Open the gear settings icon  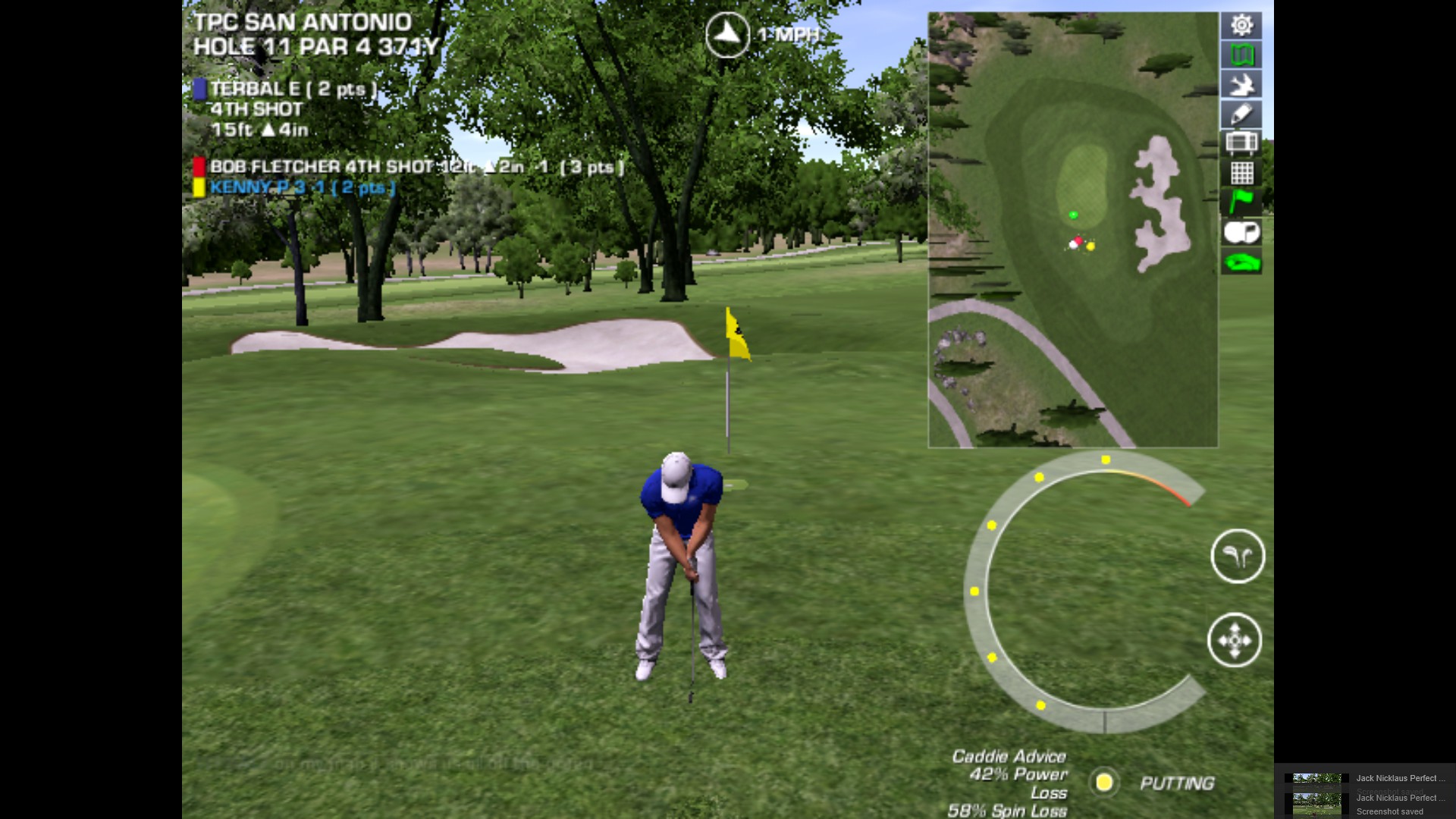pos(1241,25)
